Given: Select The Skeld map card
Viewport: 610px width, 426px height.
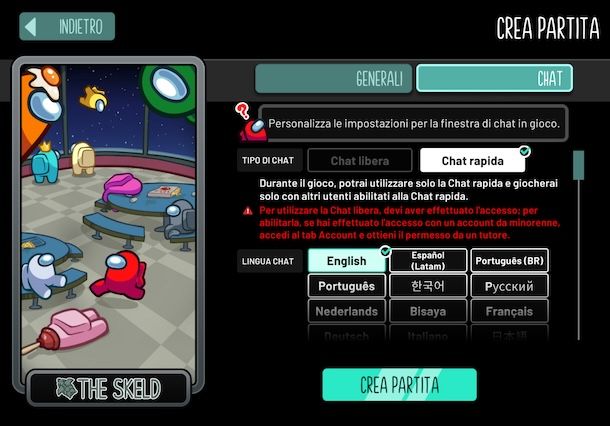Looking at the screenshot, I should [108, 230].
